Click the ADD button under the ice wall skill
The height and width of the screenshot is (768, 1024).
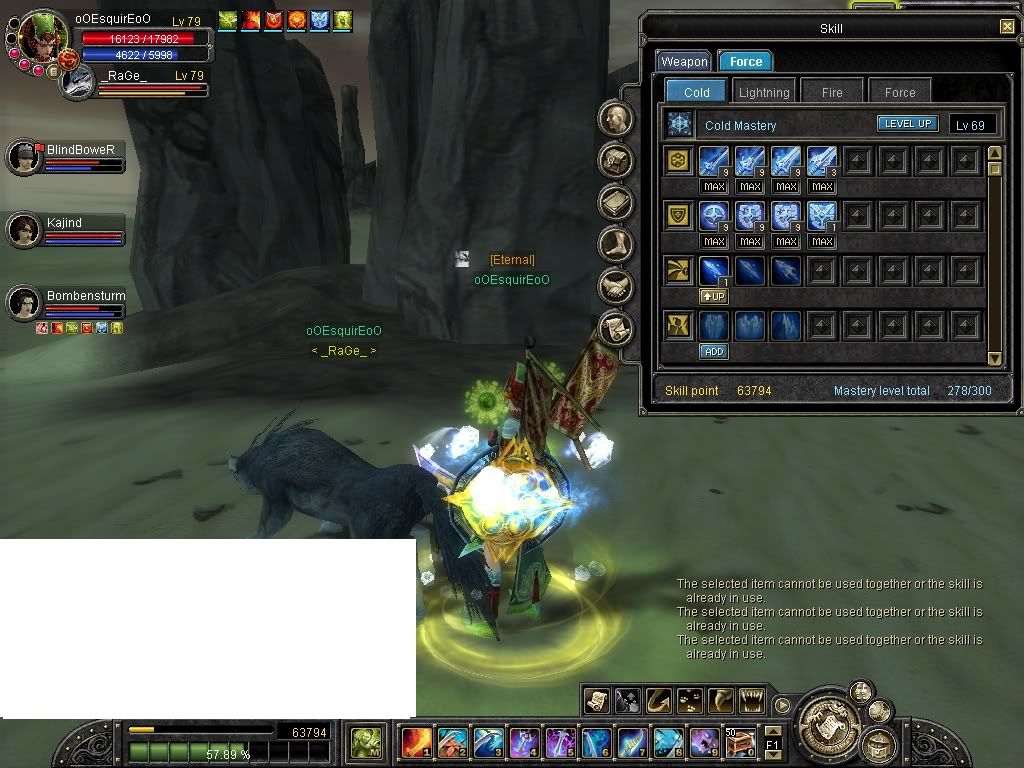(713, 351)
